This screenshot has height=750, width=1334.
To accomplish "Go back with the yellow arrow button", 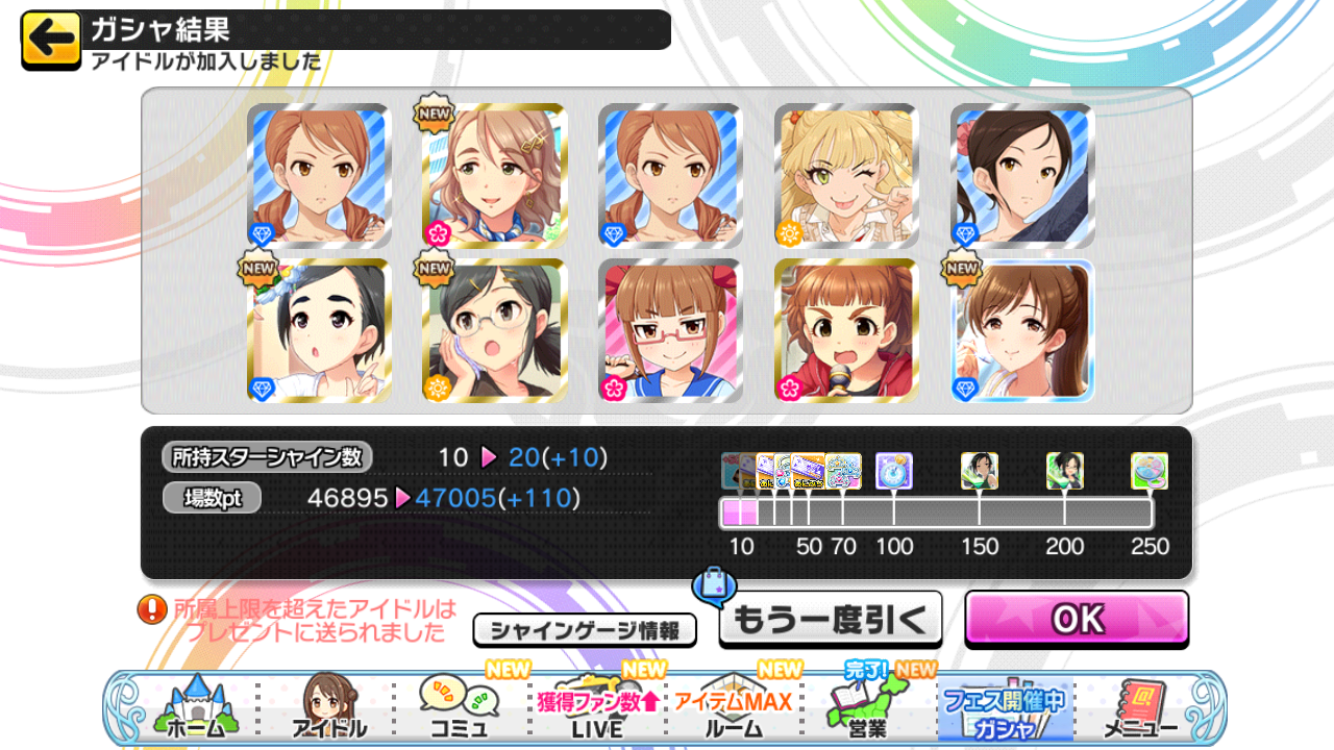I will pos(50,41).
